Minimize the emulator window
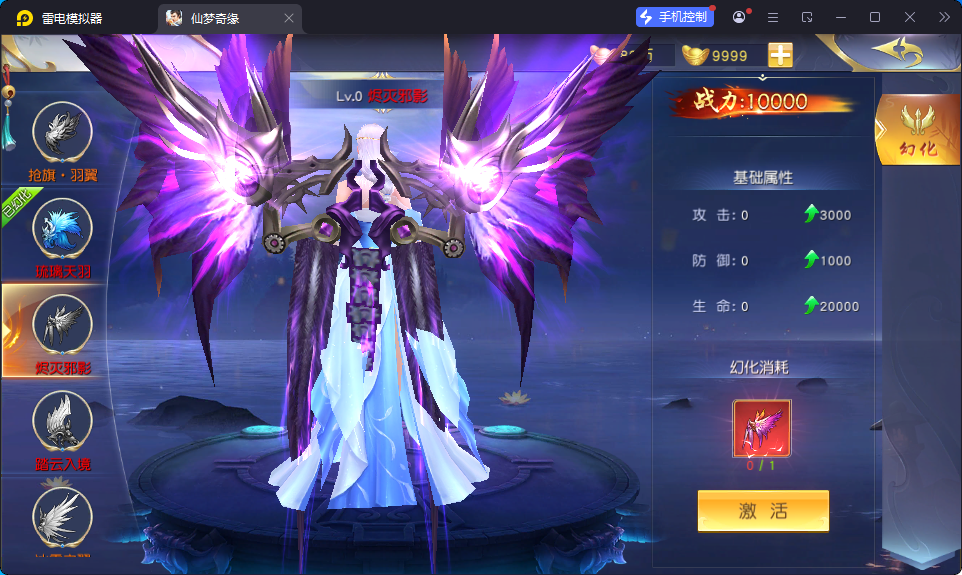962x575 pixels. click(841, 17)
